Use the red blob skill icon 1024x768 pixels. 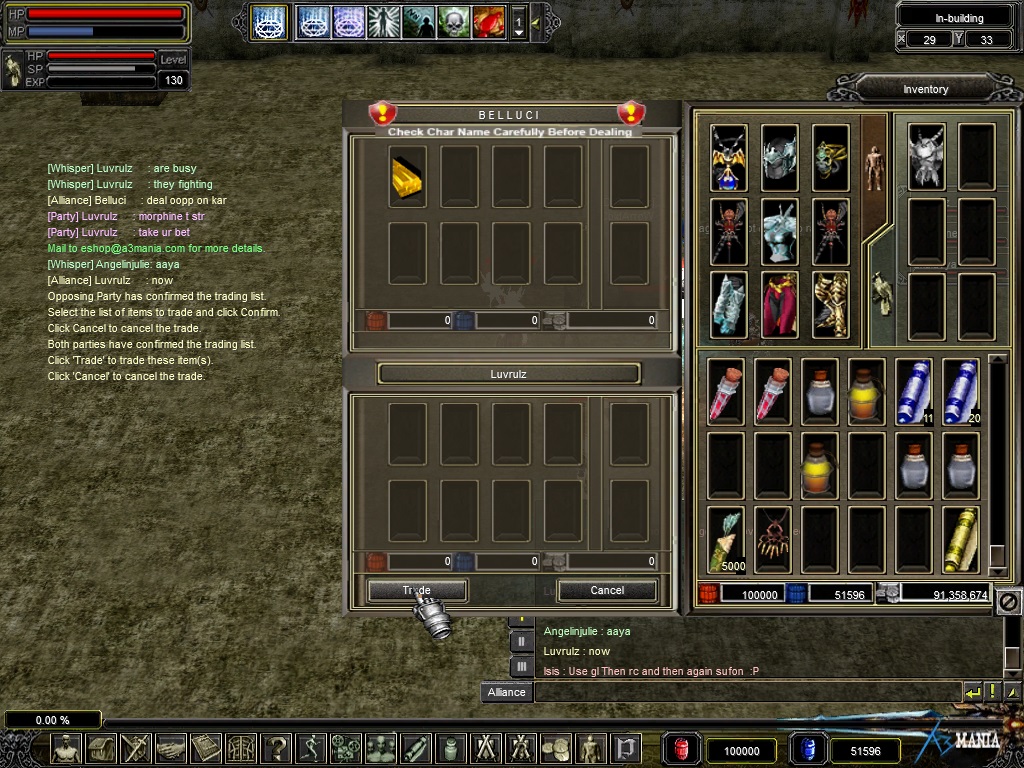pyautogui.click(x=489, y=22)
